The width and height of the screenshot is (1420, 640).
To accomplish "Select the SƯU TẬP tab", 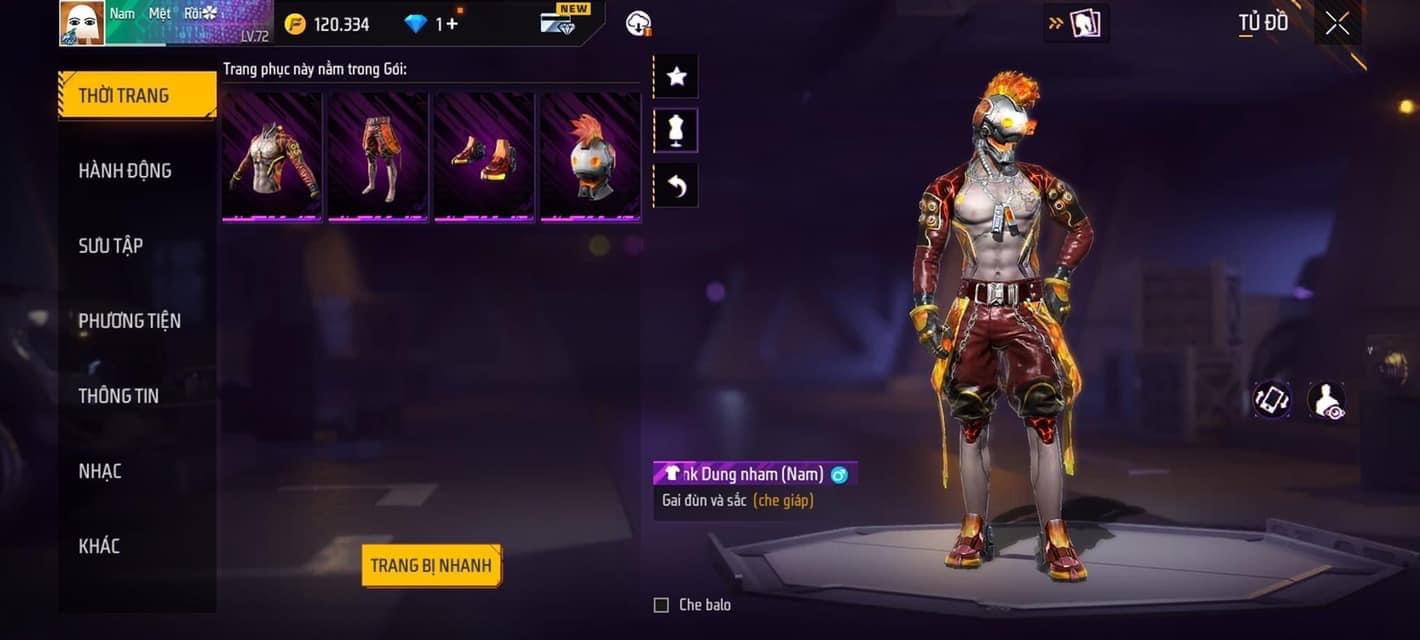I will click(x=111, y=246).
